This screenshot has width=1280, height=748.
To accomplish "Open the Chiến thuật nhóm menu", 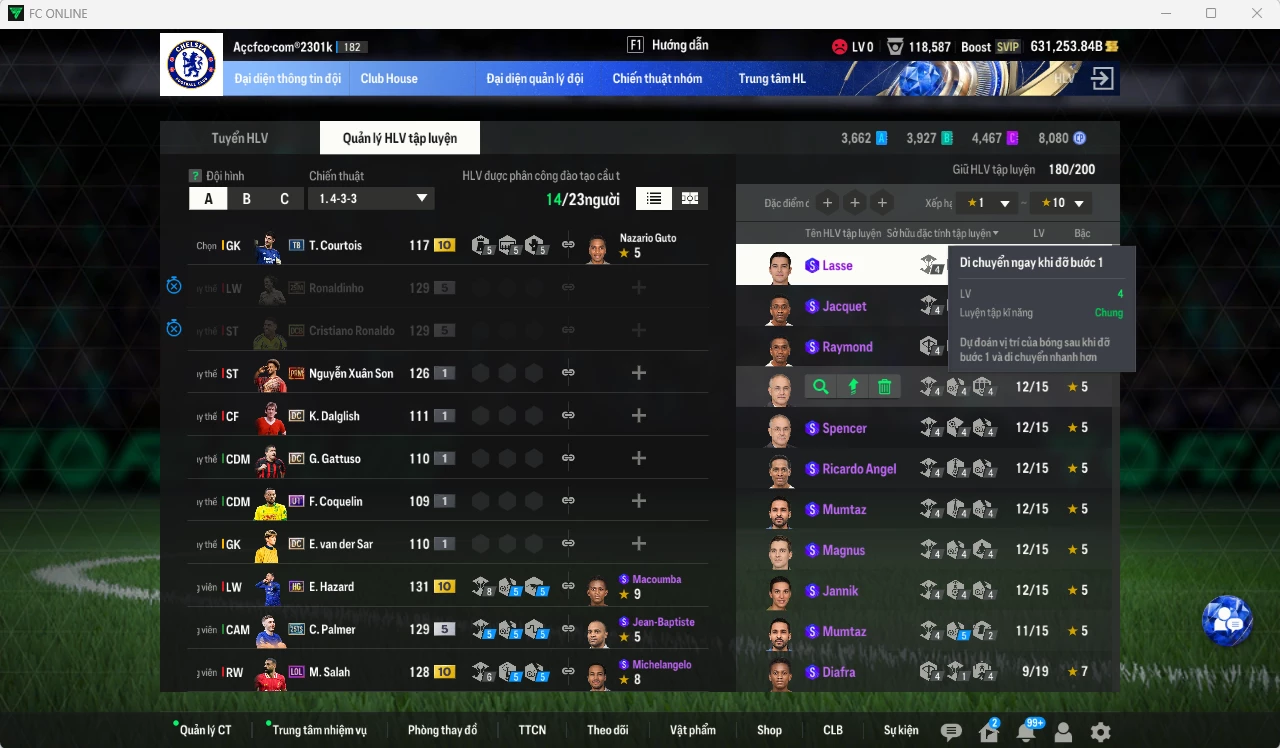I will coord(658,78).
